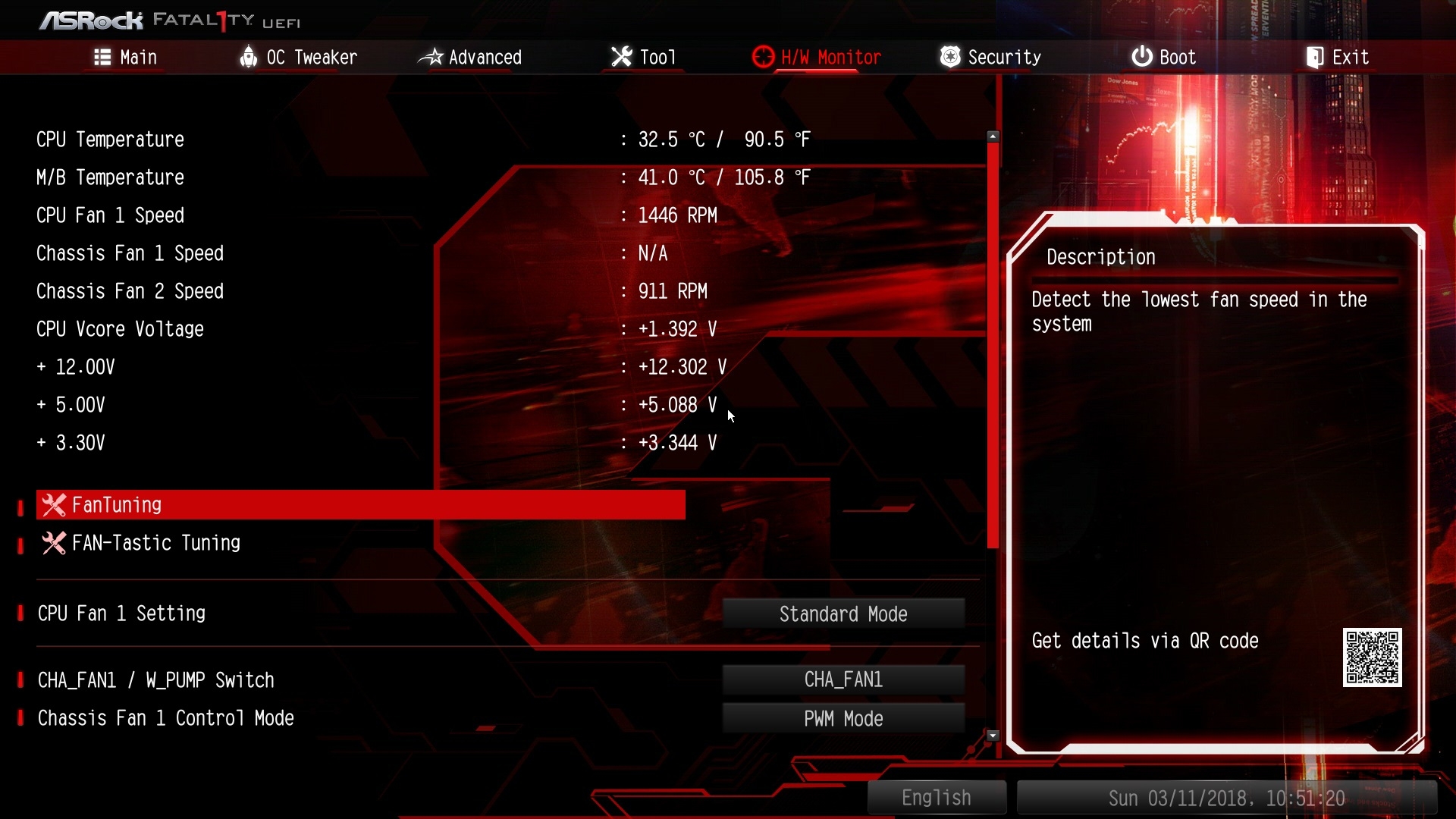The height and width of the screenshot is (819, 1456).
Task: Click the English language button
Action: tap(937, 798)
